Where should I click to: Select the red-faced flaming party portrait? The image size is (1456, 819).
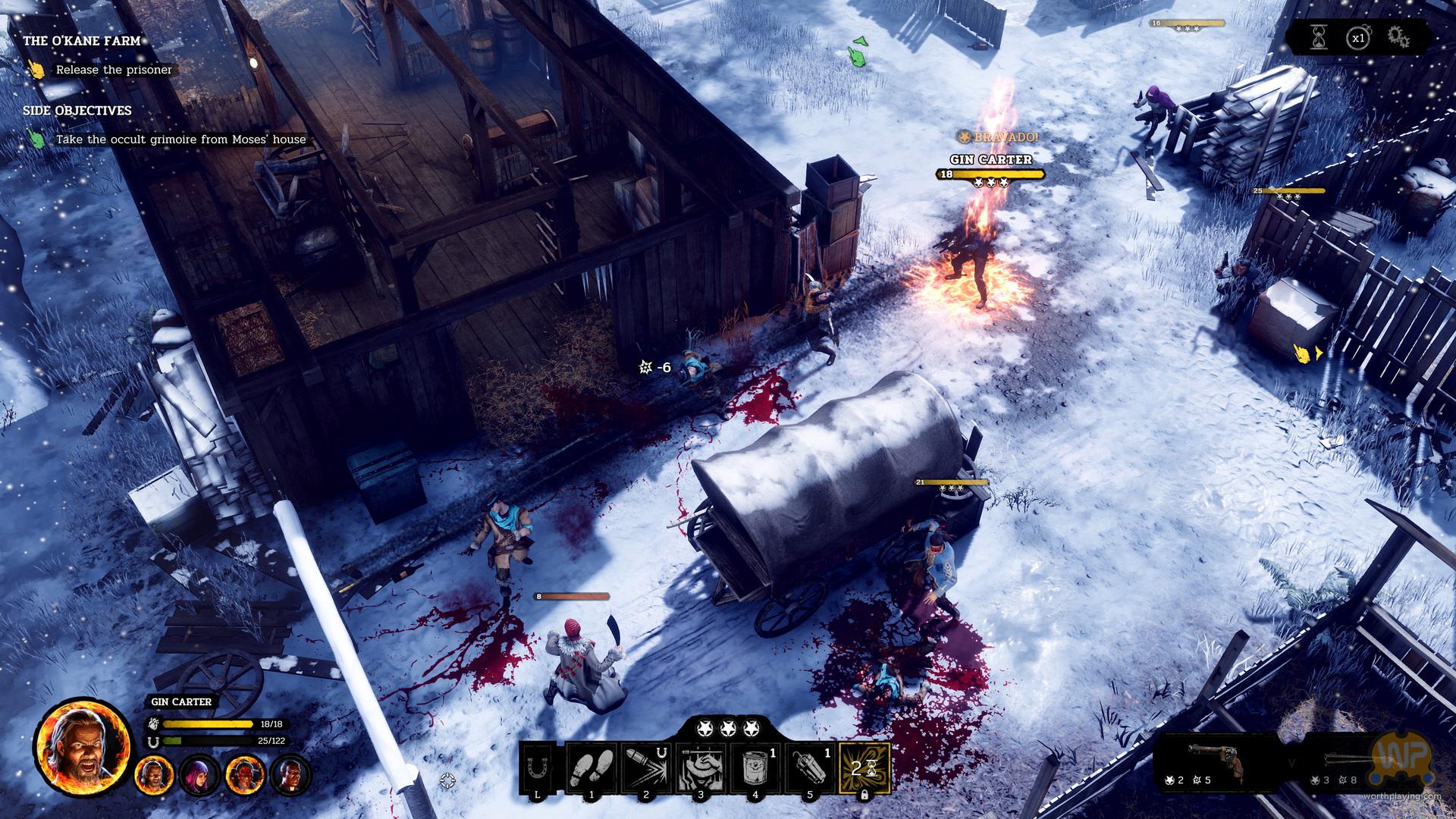(x=245, y=775)
